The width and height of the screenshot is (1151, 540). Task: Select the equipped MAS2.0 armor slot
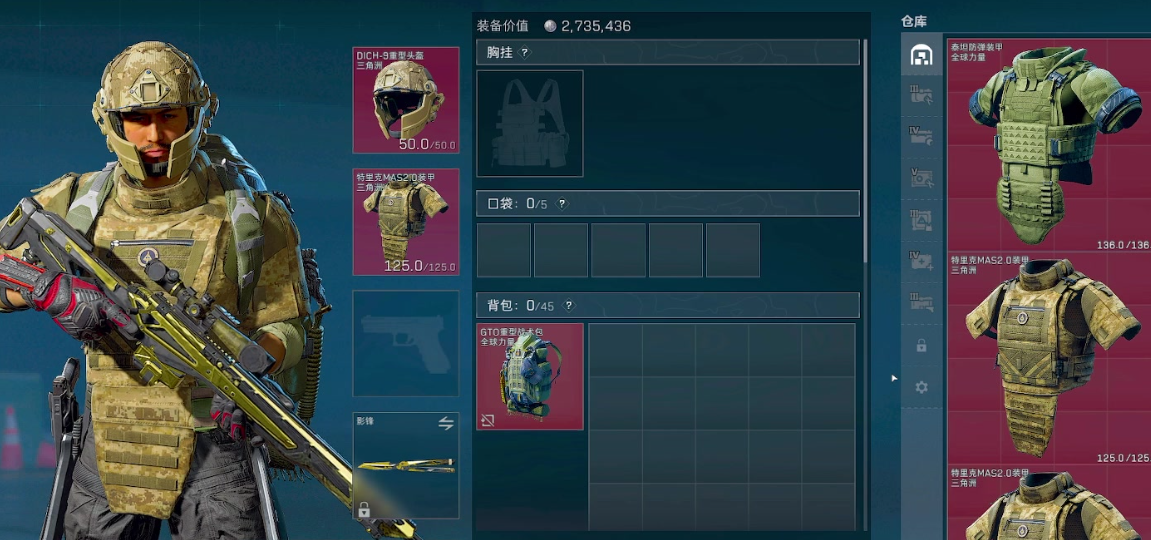[406, 221]
